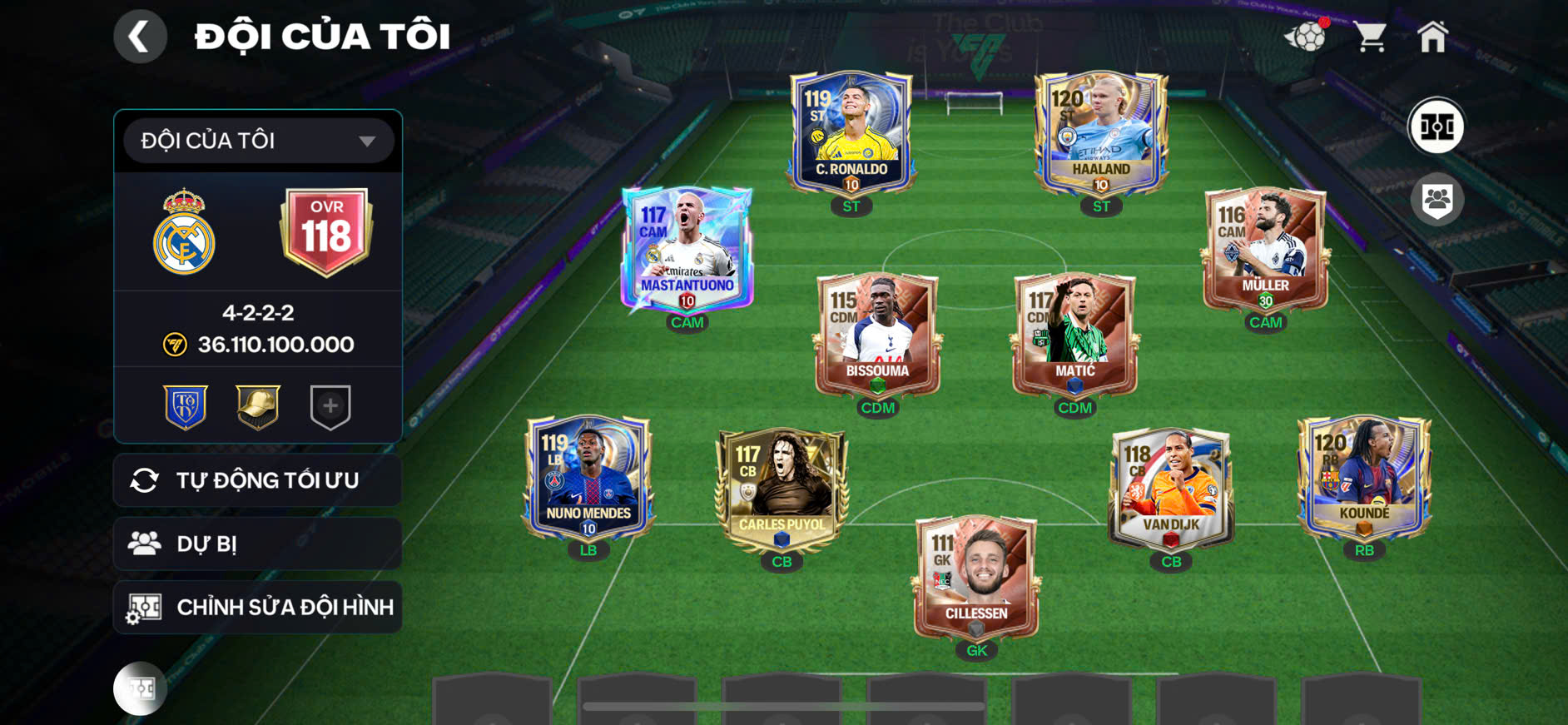Choose Carles Puyol centre back card

[x=782, y=489]
